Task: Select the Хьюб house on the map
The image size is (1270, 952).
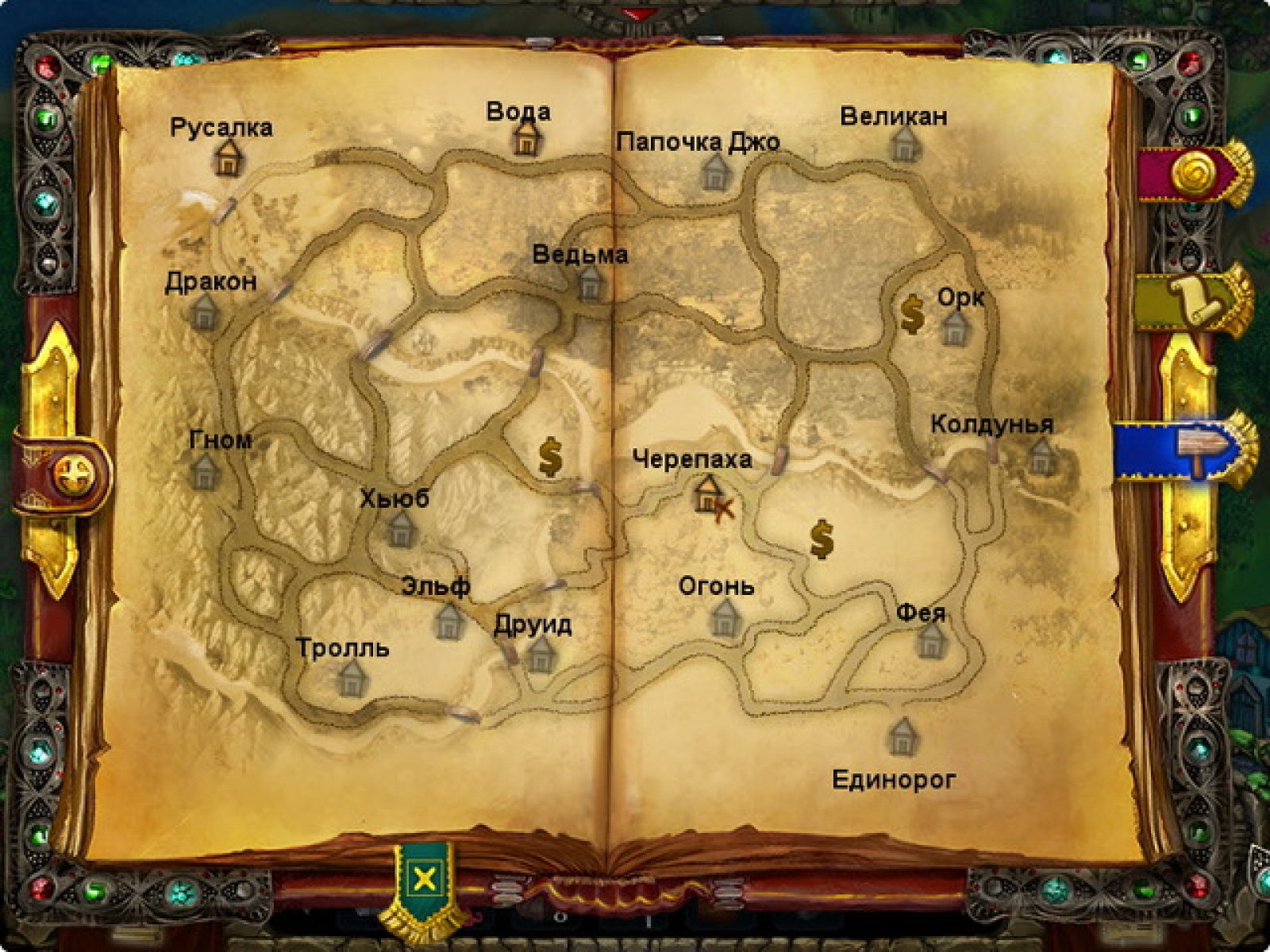Action: point(401,529)
